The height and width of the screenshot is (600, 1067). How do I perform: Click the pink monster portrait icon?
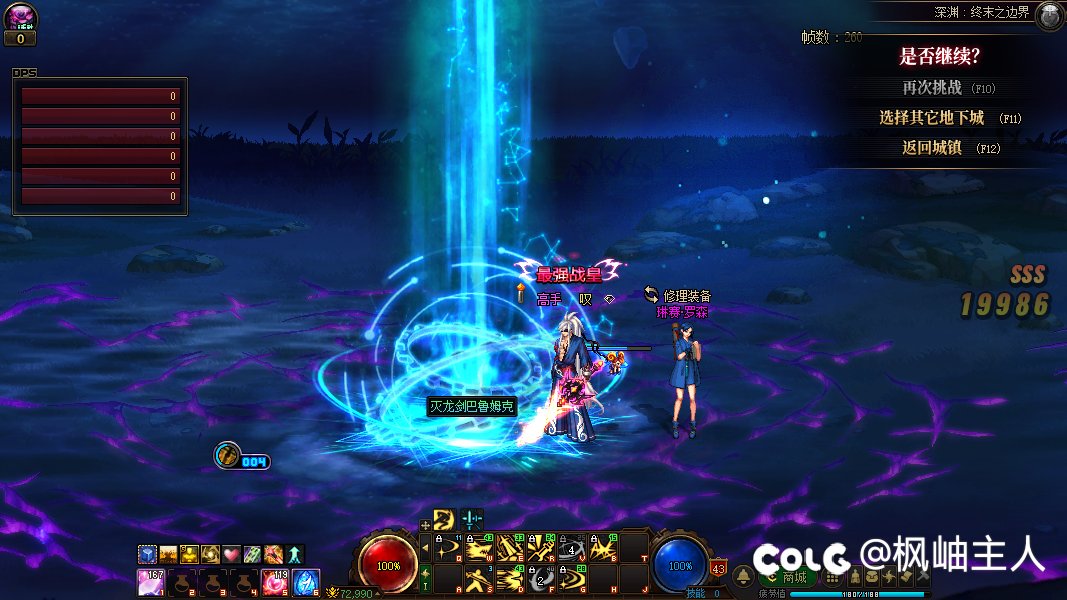click(x=20, y=16)
